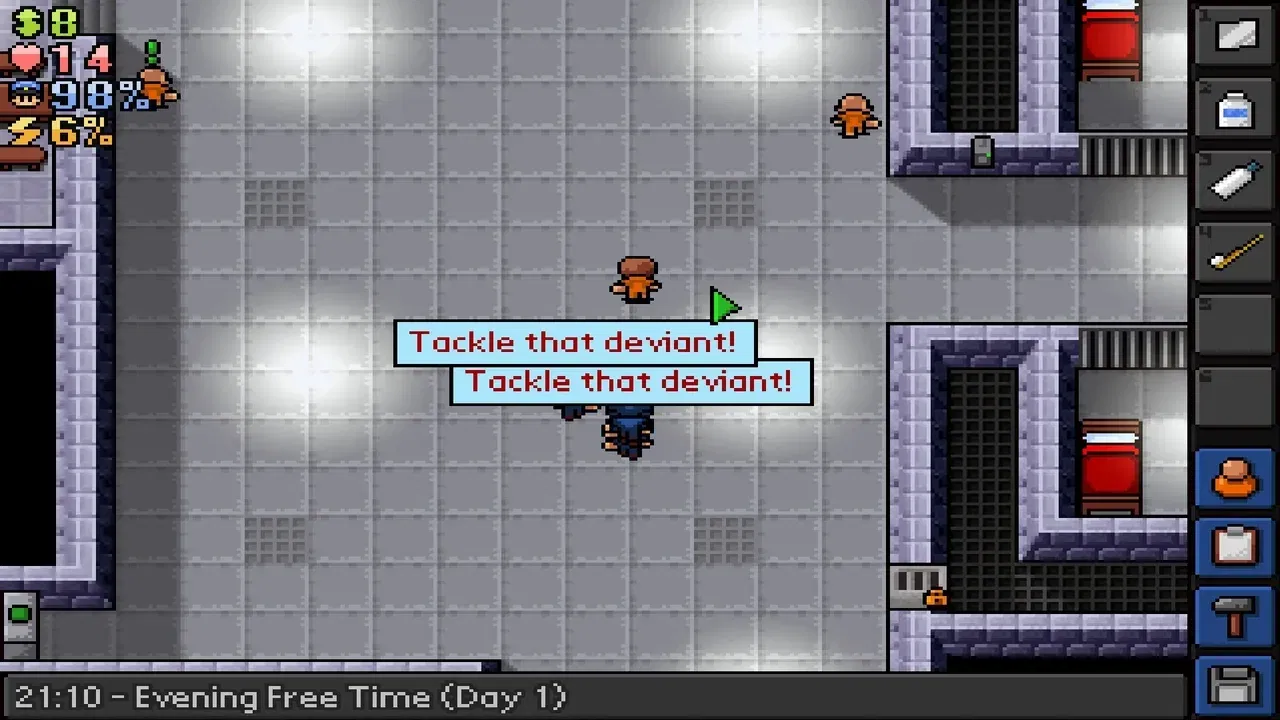Open the crafting hammer menu
The width and height of the screenshot is (1280, 720).
pos(1234,615)
